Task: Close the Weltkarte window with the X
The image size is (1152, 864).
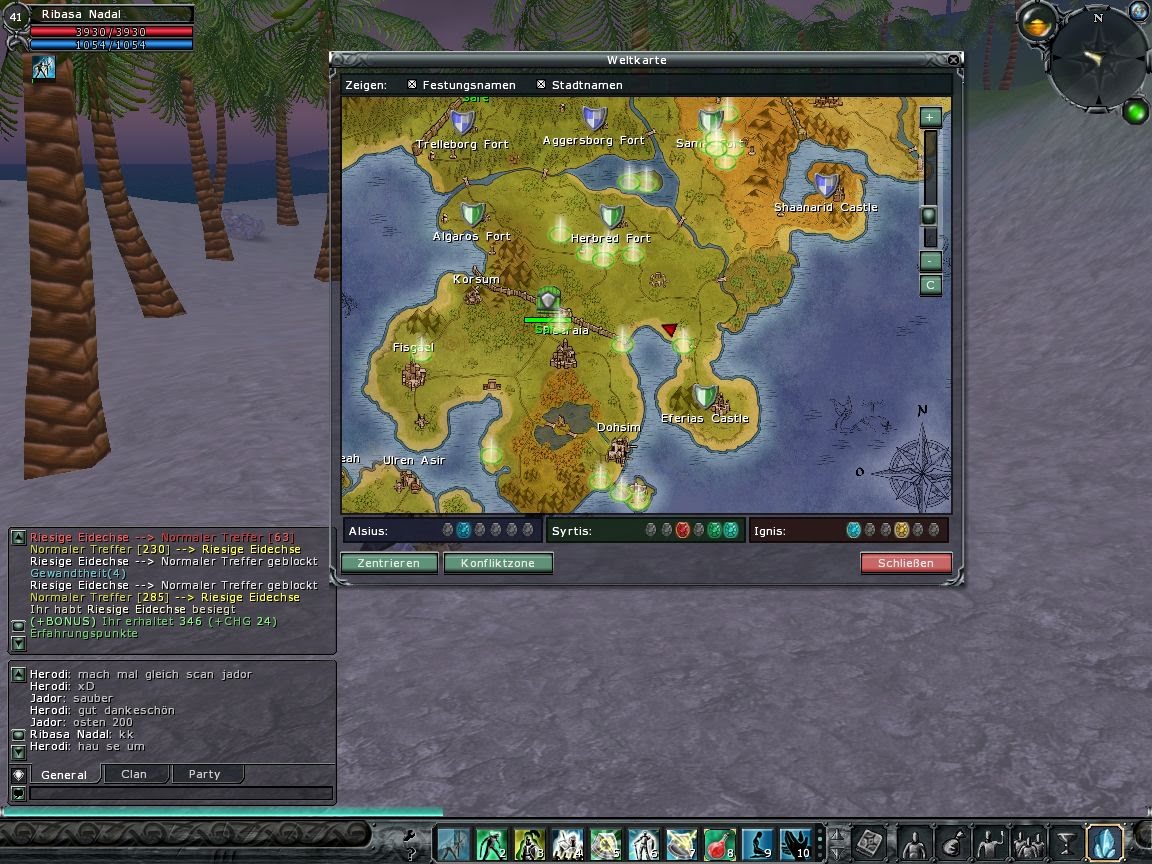Action: point(953,60)
